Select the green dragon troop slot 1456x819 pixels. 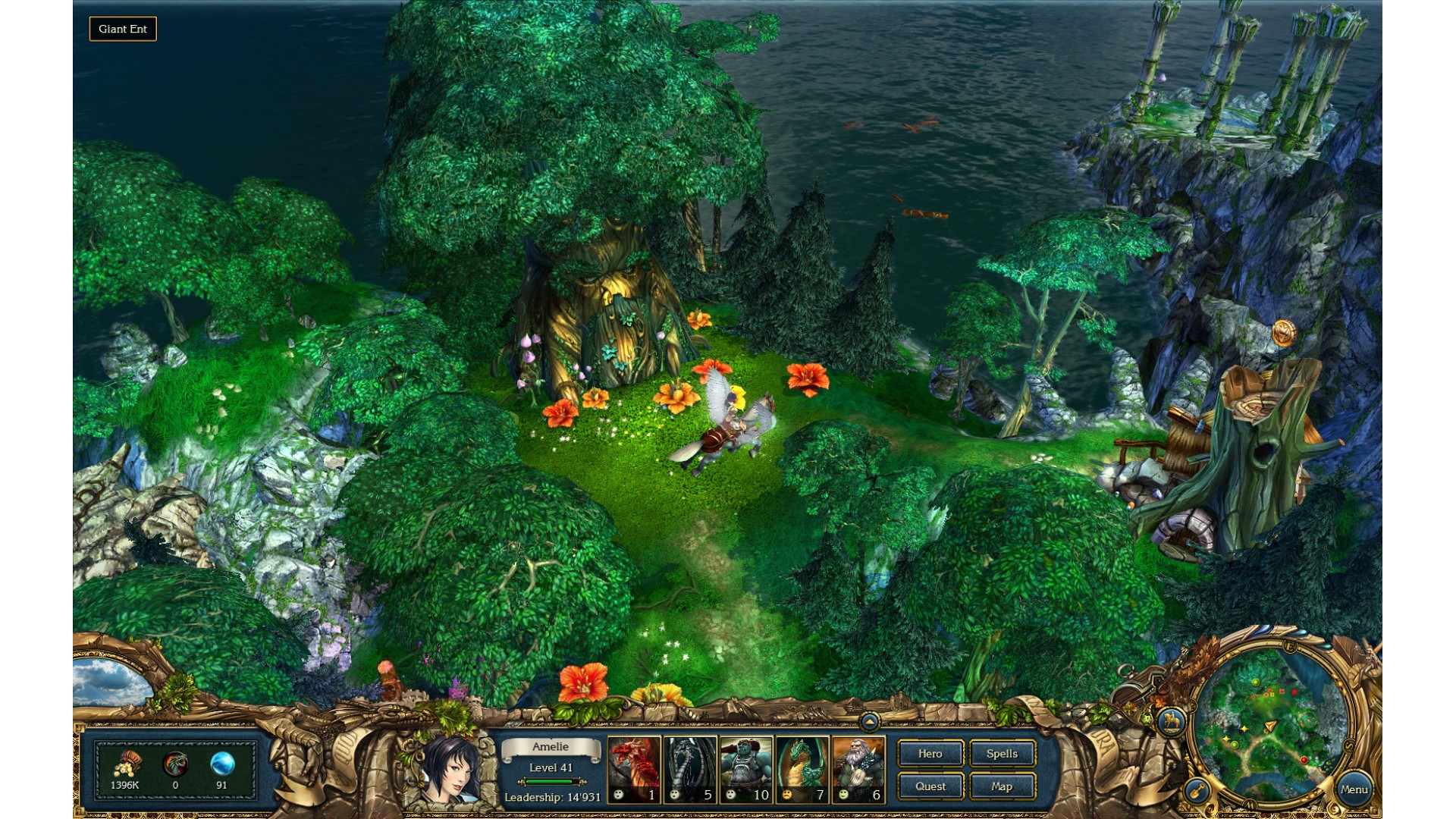pos(802,769)
